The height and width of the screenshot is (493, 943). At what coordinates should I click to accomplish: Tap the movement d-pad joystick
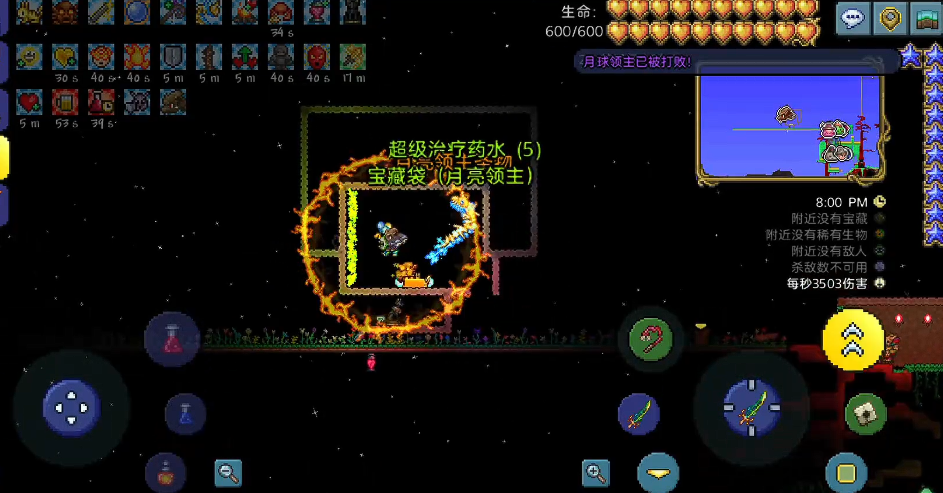tap(71, 407)
